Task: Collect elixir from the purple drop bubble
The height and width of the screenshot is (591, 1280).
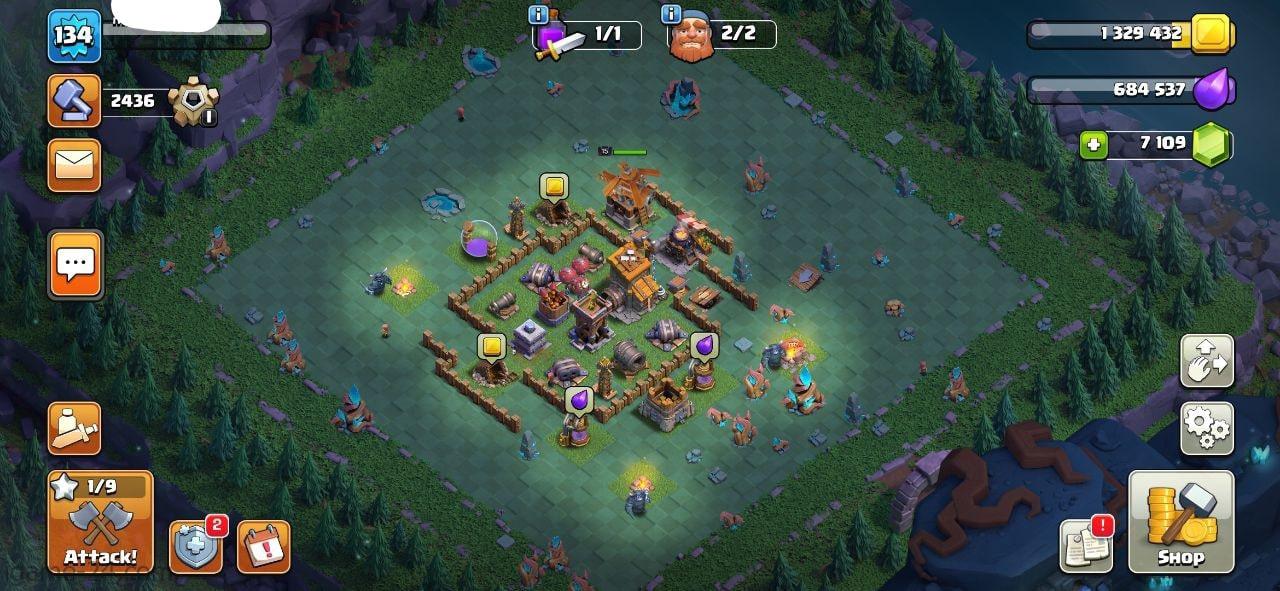Action: 704,346
